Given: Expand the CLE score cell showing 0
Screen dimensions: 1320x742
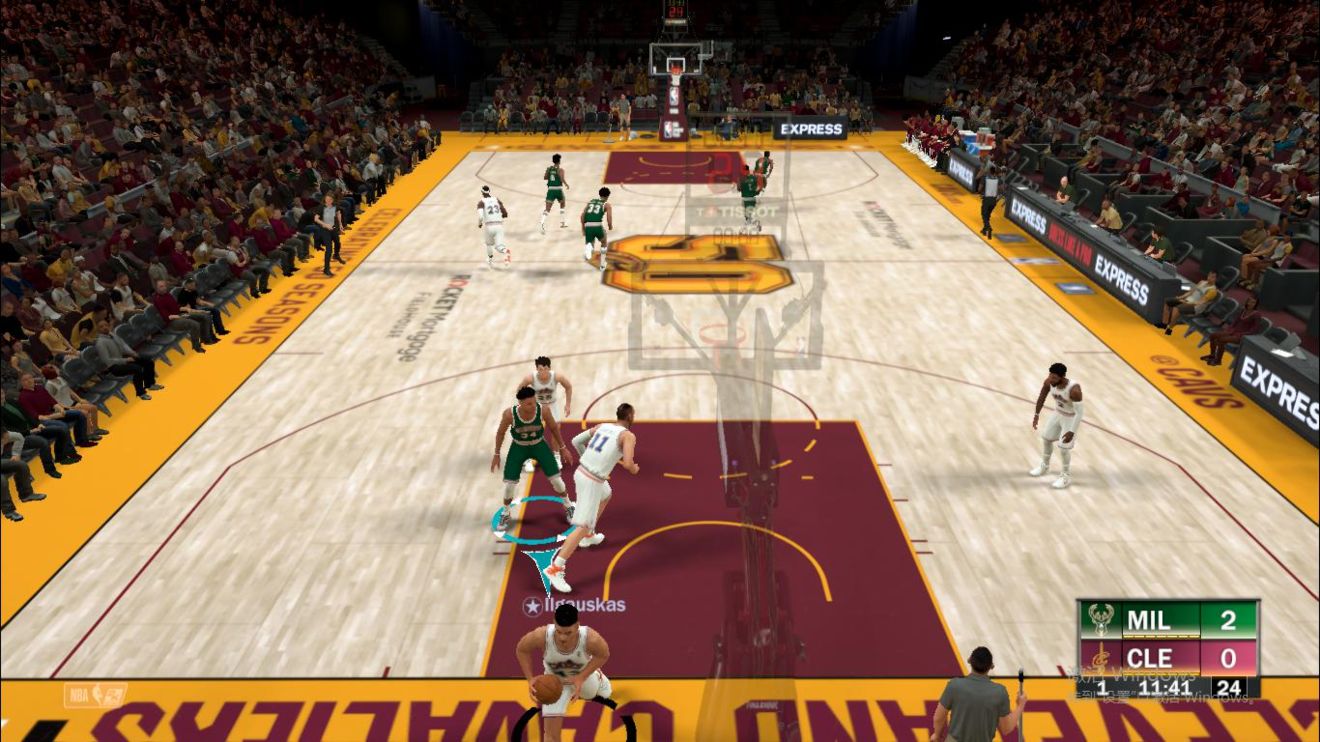Looking at the screenshot, I should [1228, 657].
